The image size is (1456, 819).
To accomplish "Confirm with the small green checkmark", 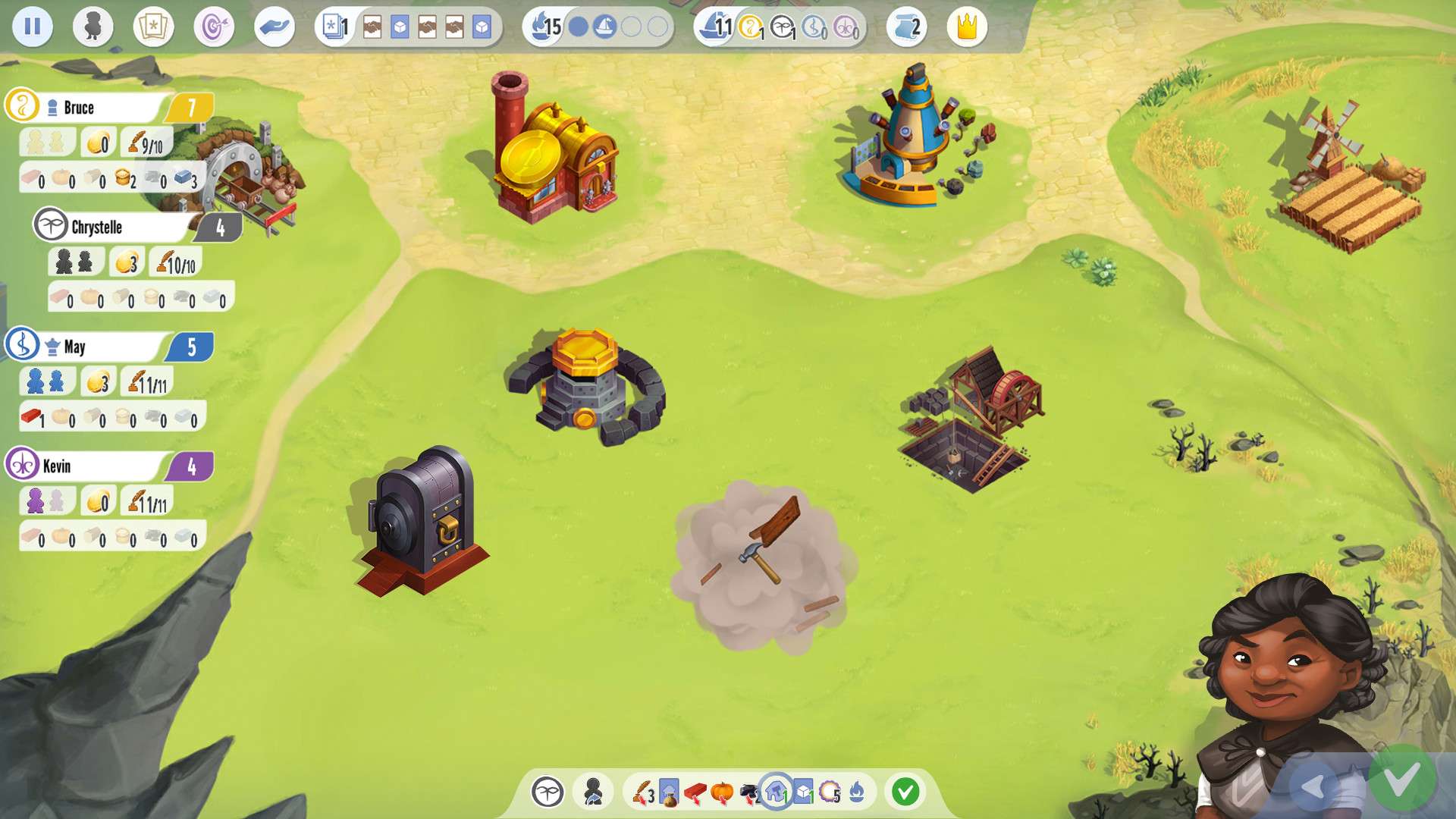I will click(905, 792).
